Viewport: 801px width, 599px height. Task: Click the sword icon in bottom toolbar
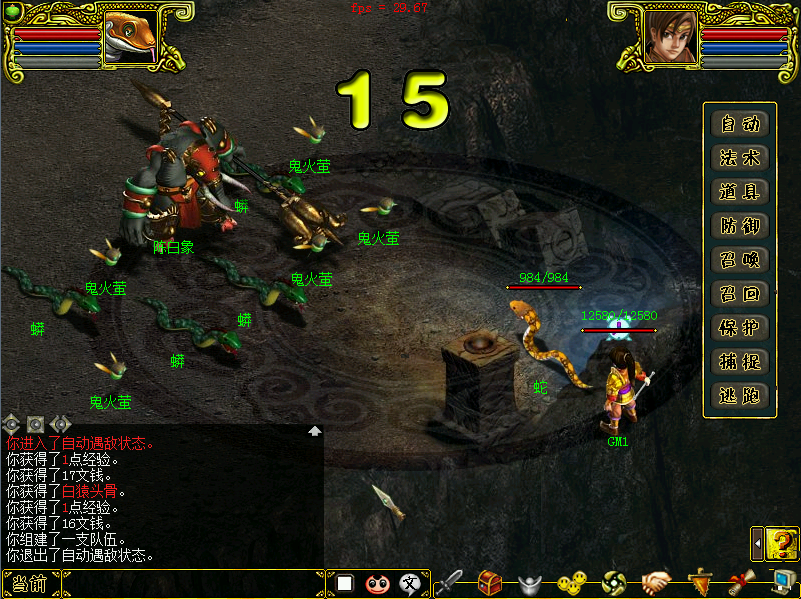tap(449, 582)
